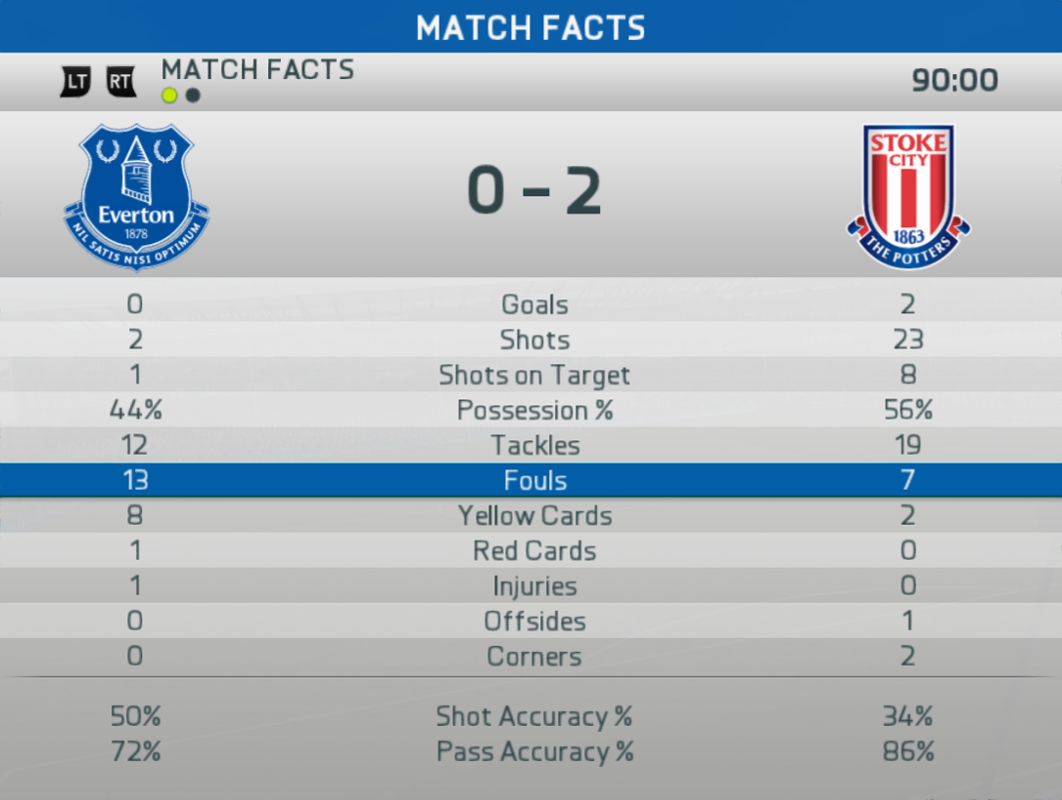Select the Yellow Cards stat row
The width and height of the screenshot is (1062, 800).
(534, 516)
